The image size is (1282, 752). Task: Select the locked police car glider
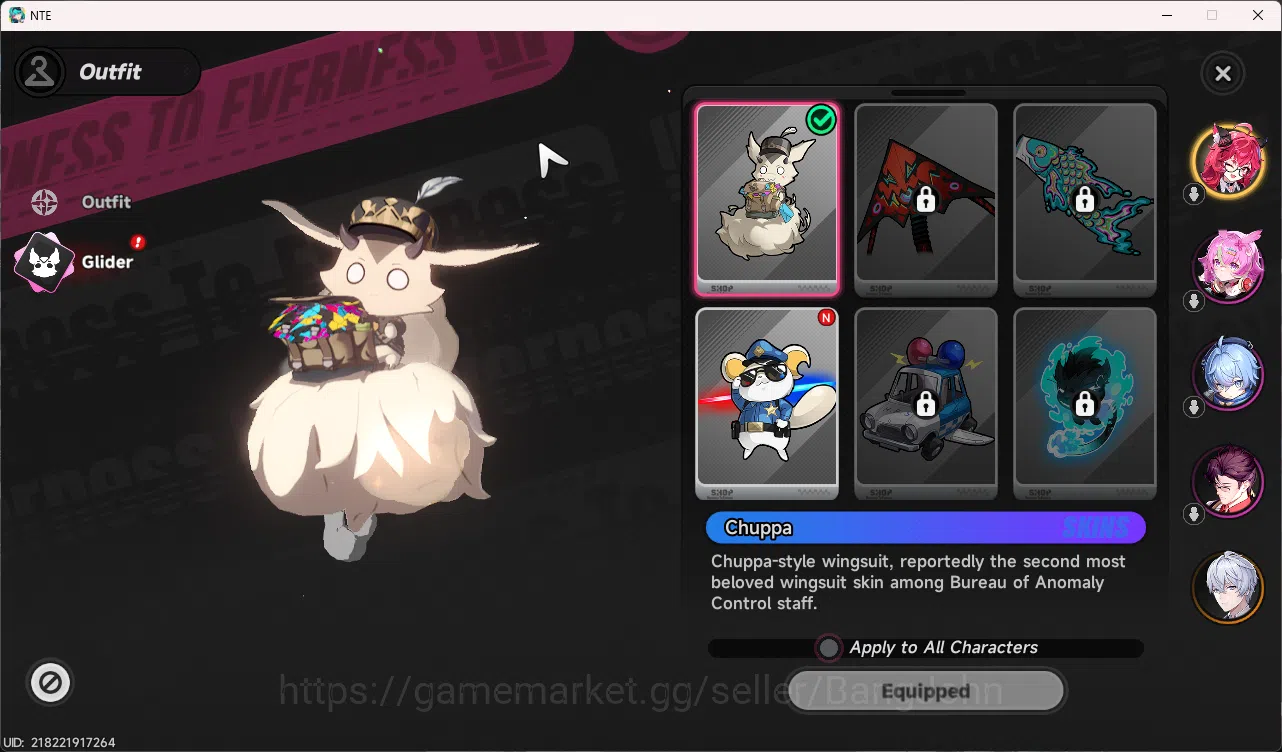pyautogui.click(x=925, y=403)
